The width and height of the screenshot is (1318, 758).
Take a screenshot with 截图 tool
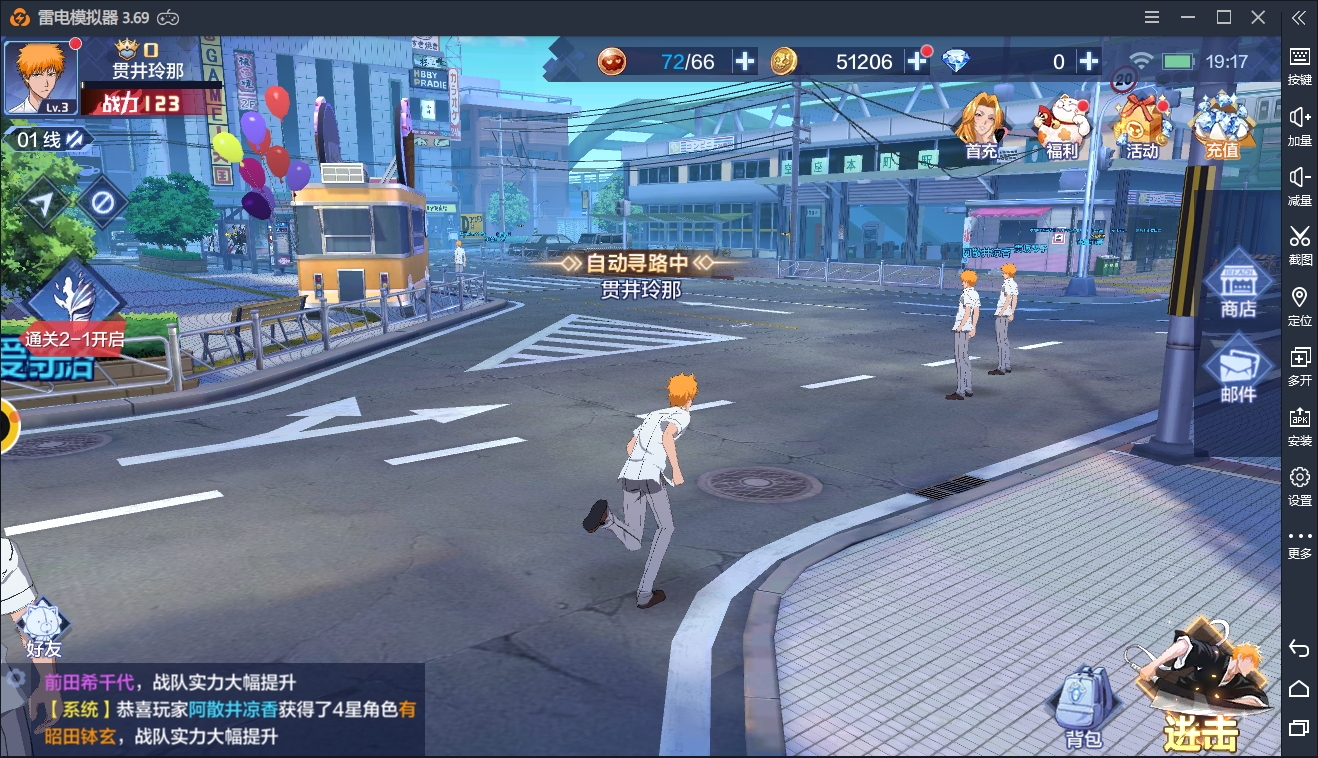click(1299, 245)
